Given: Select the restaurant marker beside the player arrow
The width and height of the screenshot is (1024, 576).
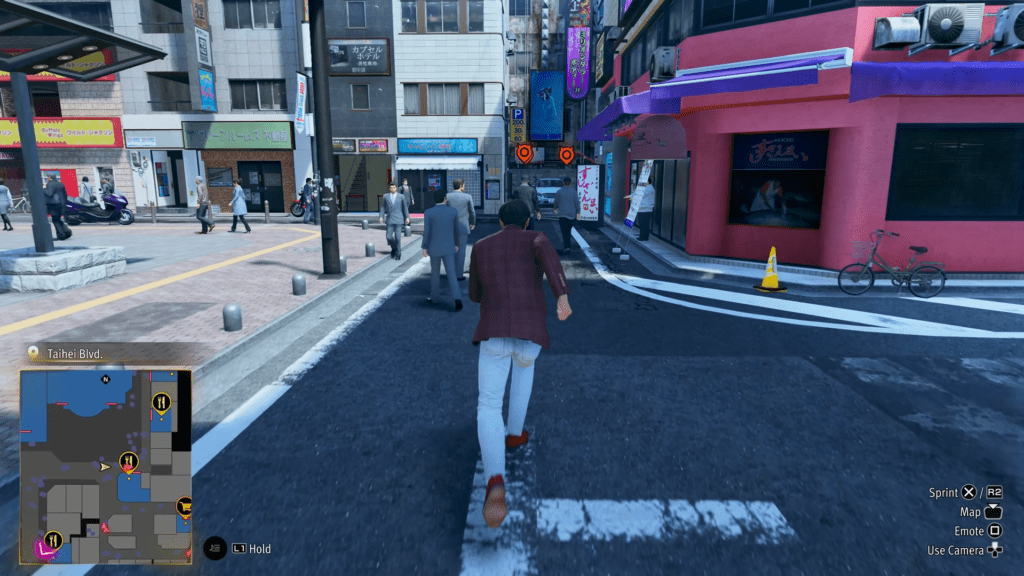Looking at the screenshot, I should click(128, 461).
